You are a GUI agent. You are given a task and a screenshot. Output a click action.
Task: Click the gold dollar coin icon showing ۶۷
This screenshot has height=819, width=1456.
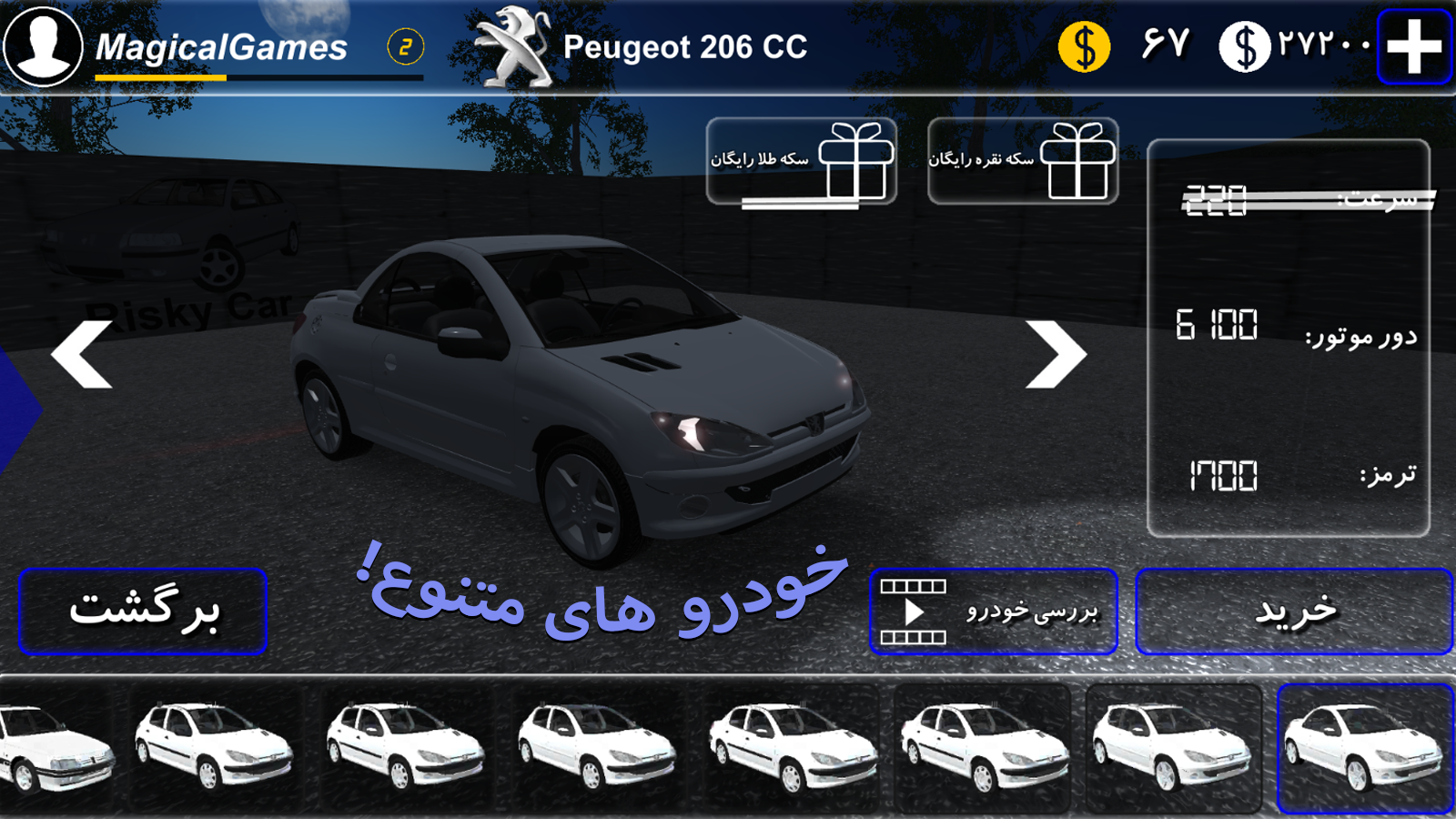point(1083,45)
